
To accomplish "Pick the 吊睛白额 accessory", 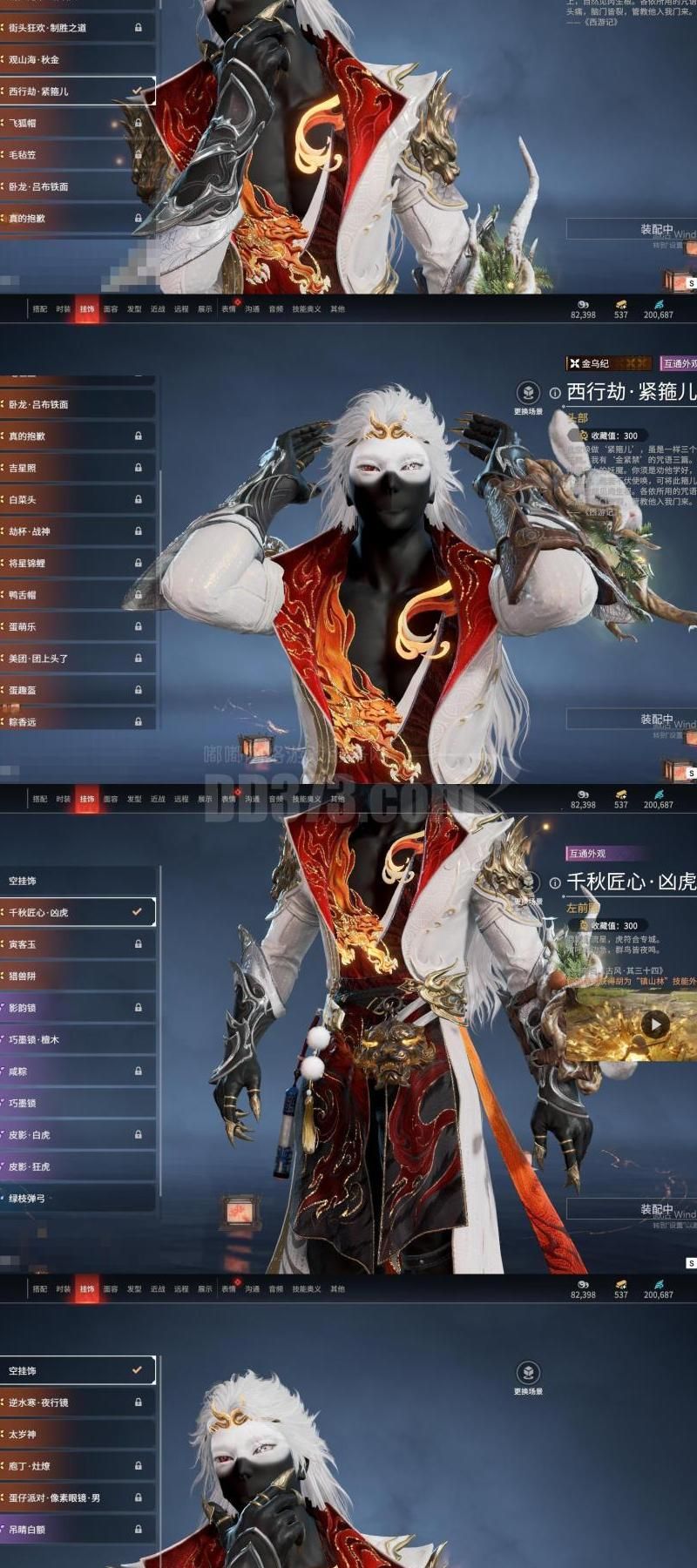I will (x=77, y=1529).
